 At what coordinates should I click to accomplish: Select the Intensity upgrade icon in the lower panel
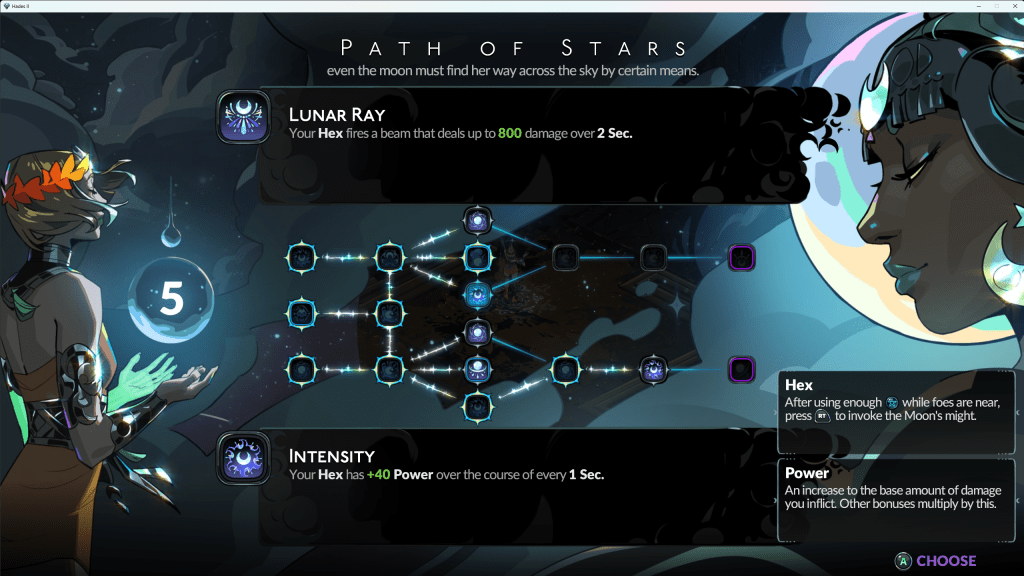(243, 458)
